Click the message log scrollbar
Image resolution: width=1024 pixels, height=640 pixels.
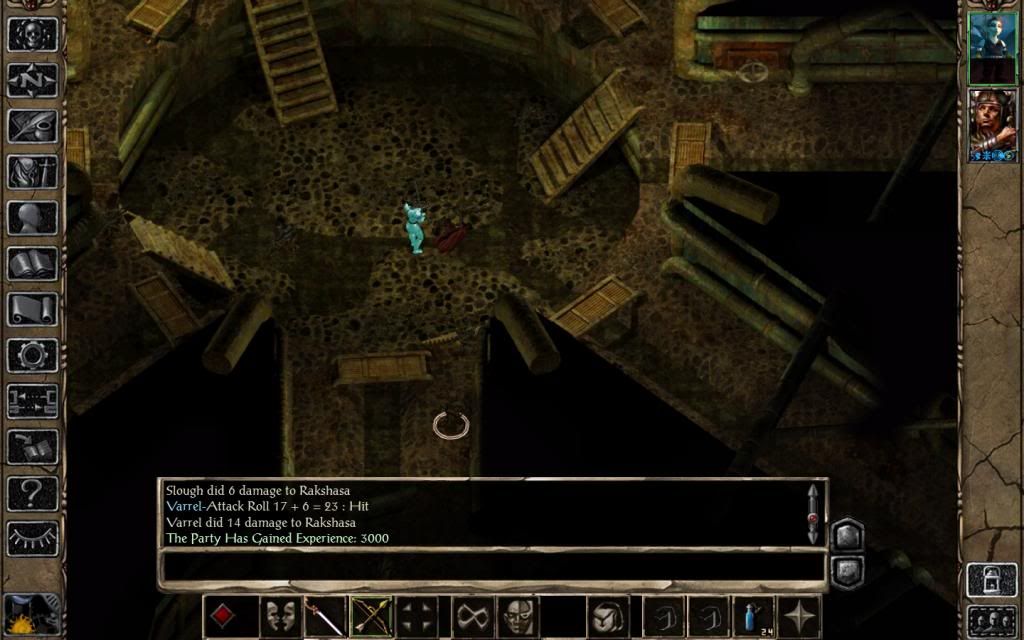(813, 514)
